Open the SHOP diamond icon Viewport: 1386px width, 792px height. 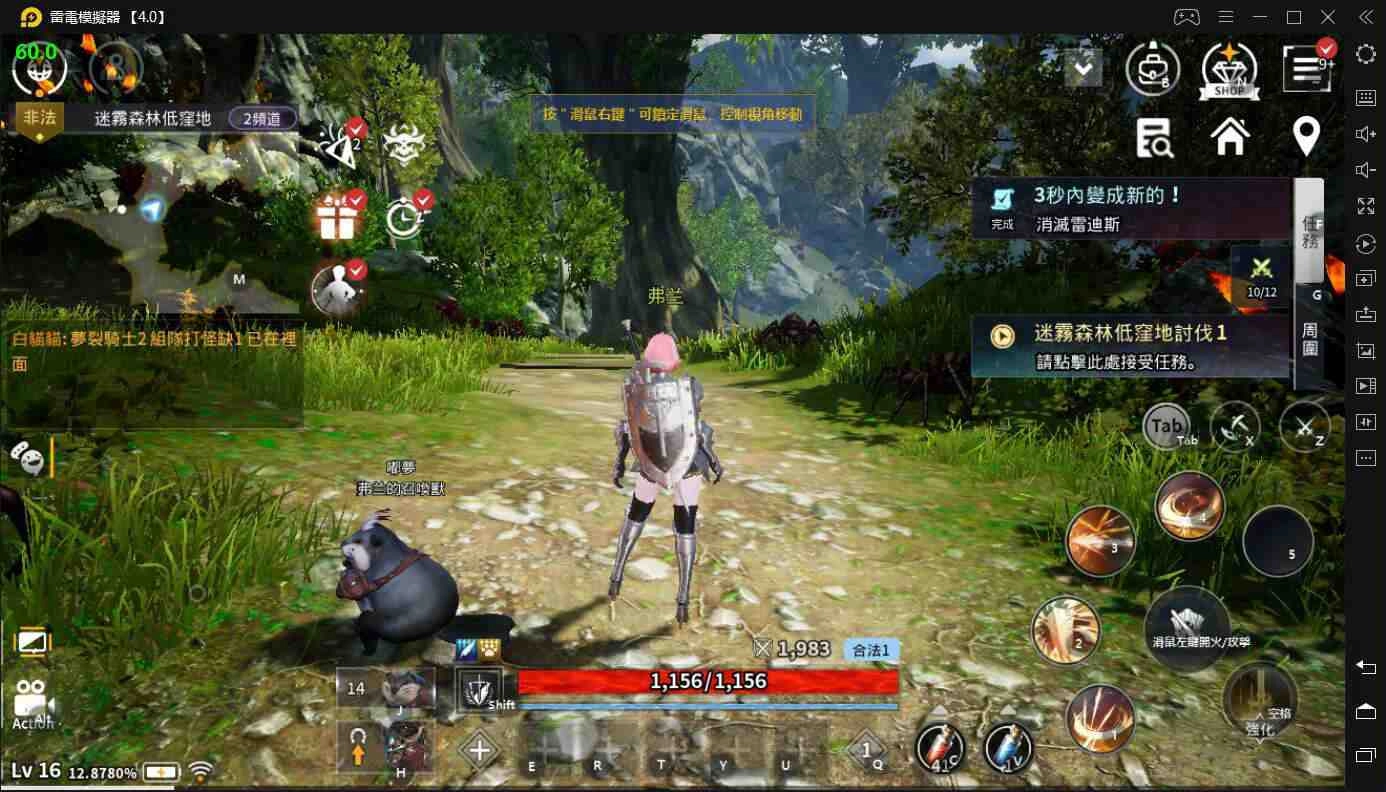(1229, 68)
